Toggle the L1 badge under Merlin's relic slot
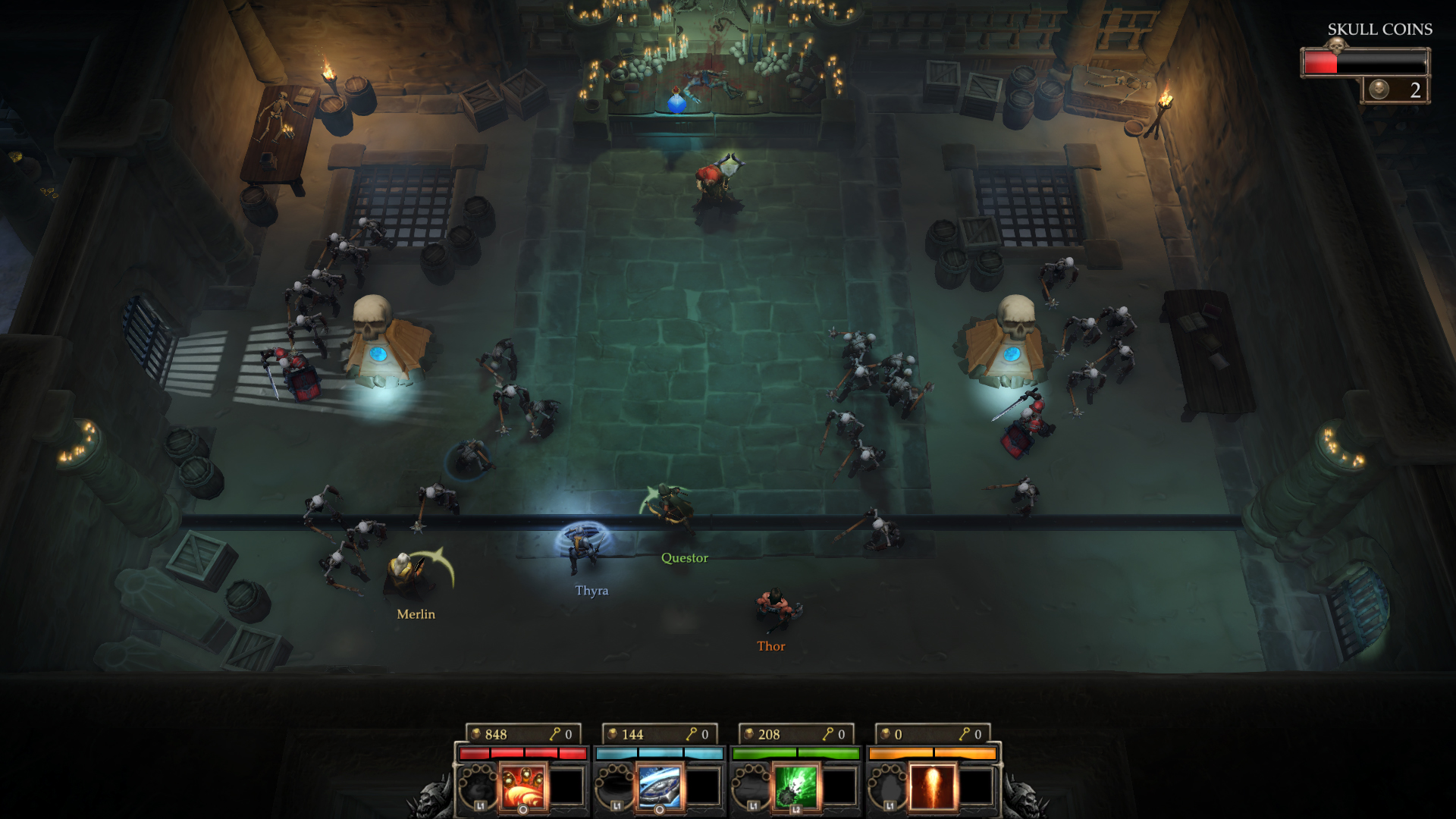The image size is (1456, 819). [x=479, y=807]
